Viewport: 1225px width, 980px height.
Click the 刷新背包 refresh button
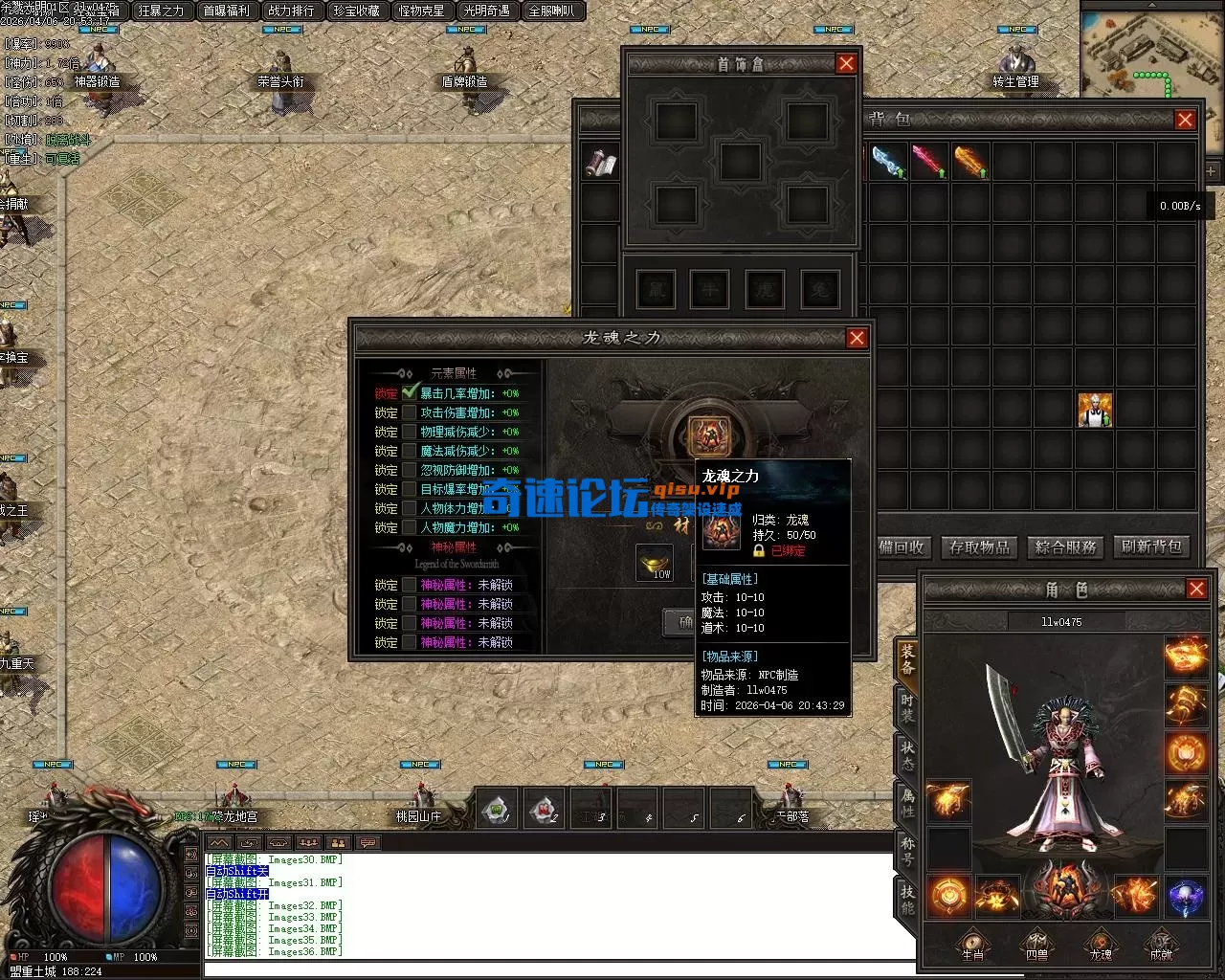(1151, 547)
